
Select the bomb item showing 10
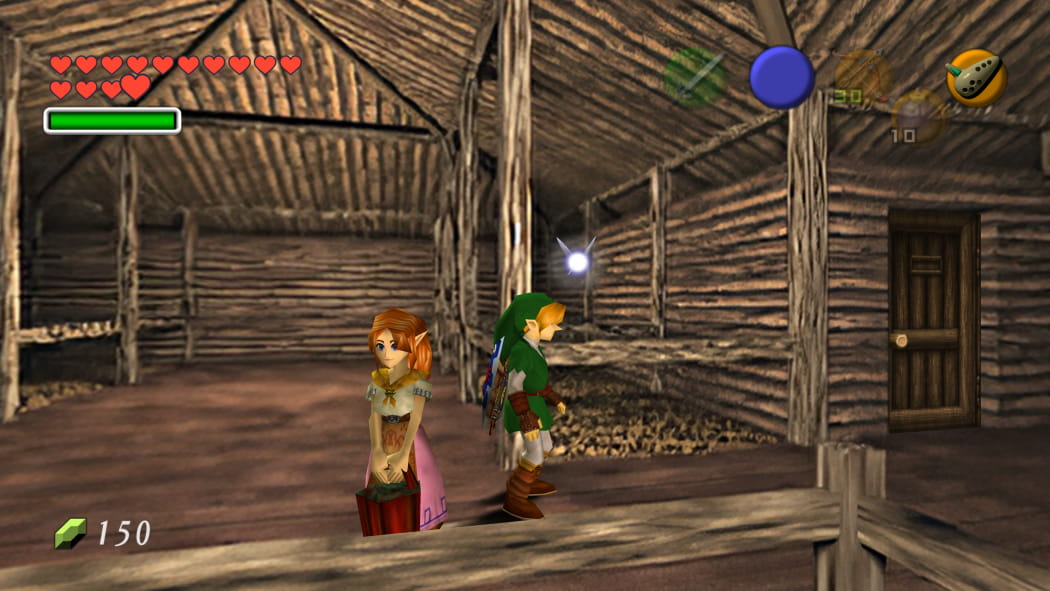point(919,116)
